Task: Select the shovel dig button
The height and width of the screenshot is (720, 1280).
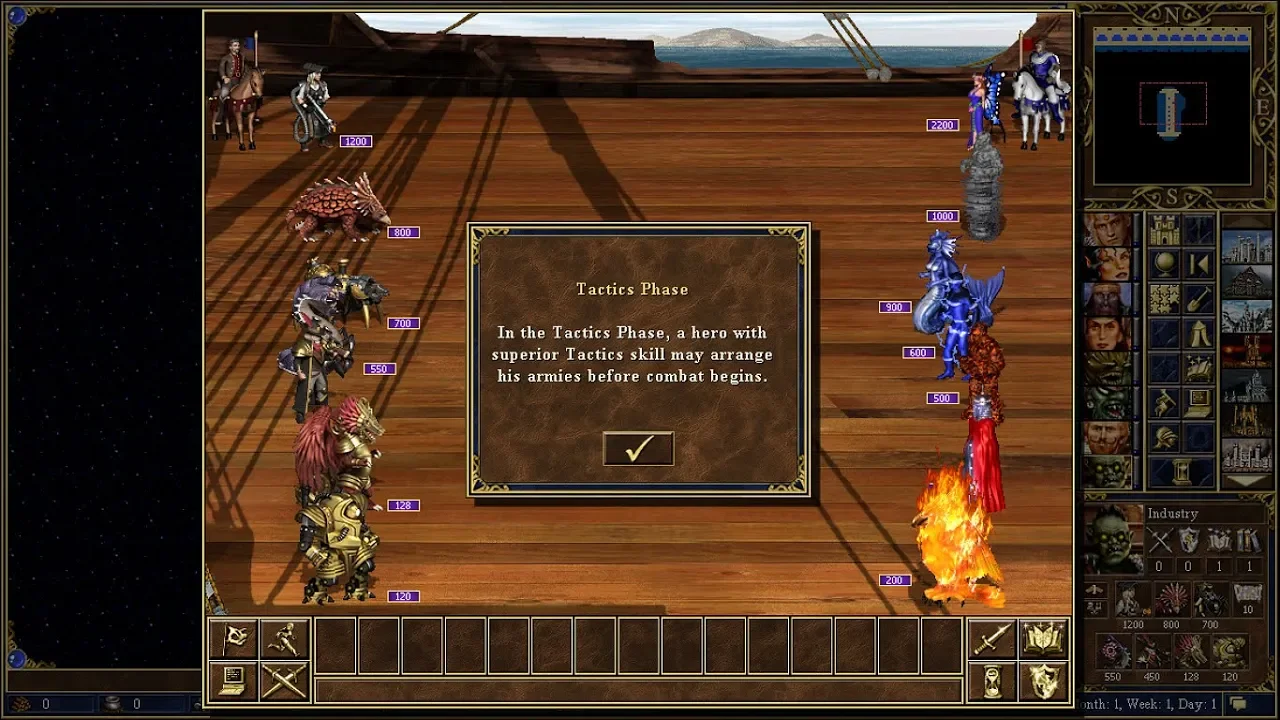Action: point(1198,298)
